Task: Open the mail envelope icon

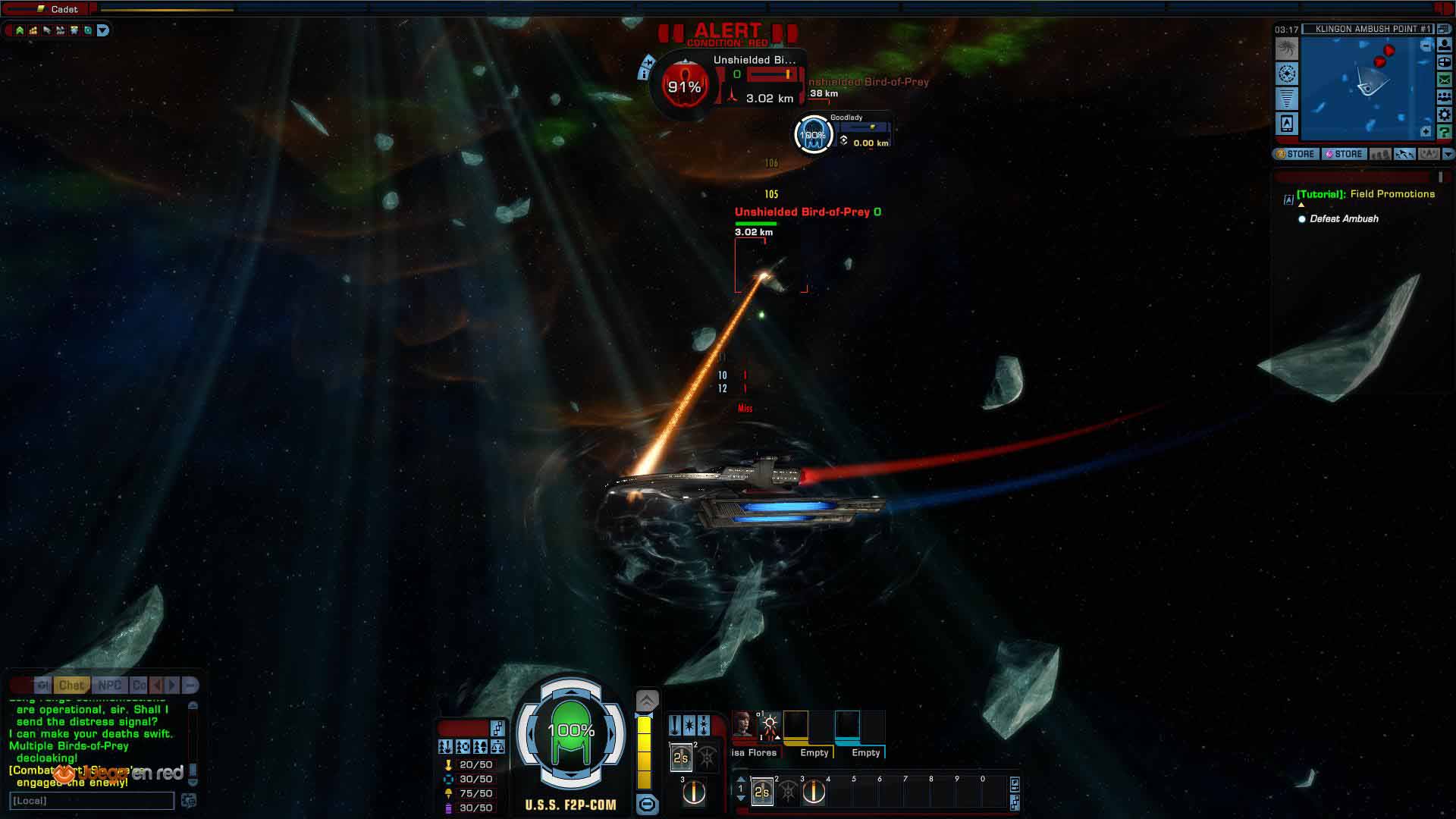Action: point(1445,80)
